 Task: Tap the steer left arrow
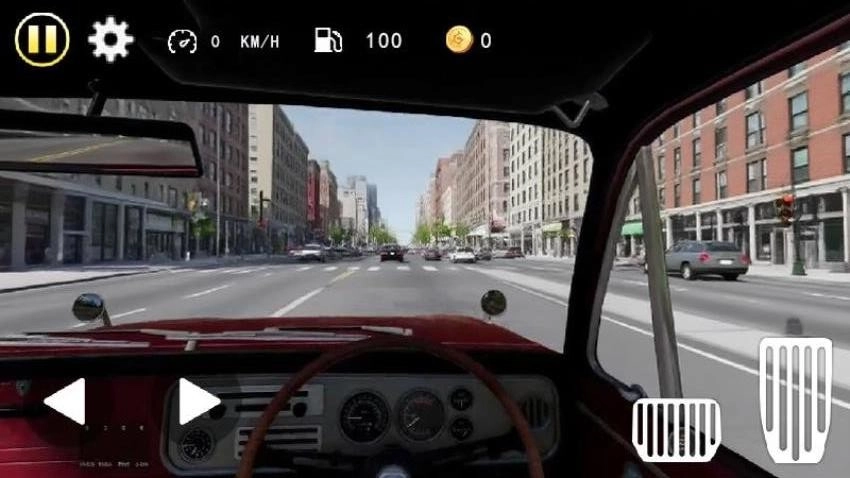pos(65,402)
